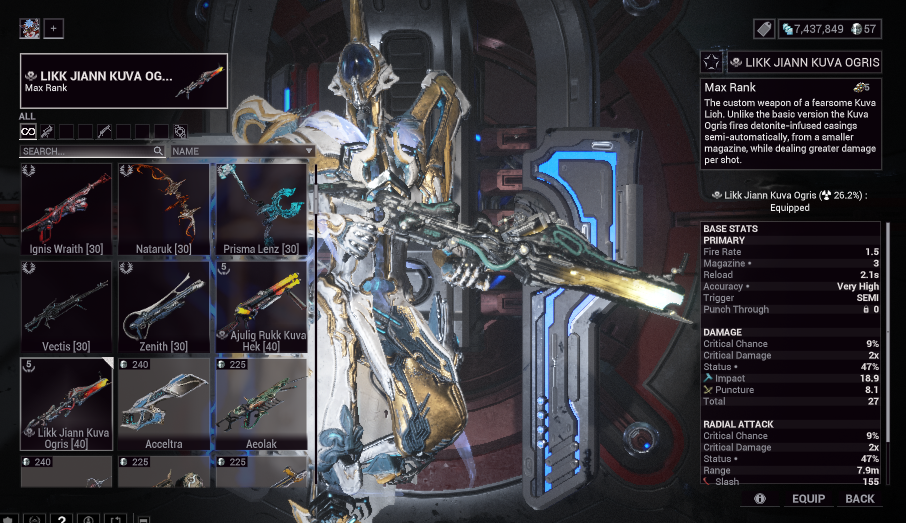Choose the Aeolak weapon tile
The height and width of the screenshot is (523, 906).
coord(260,404)
